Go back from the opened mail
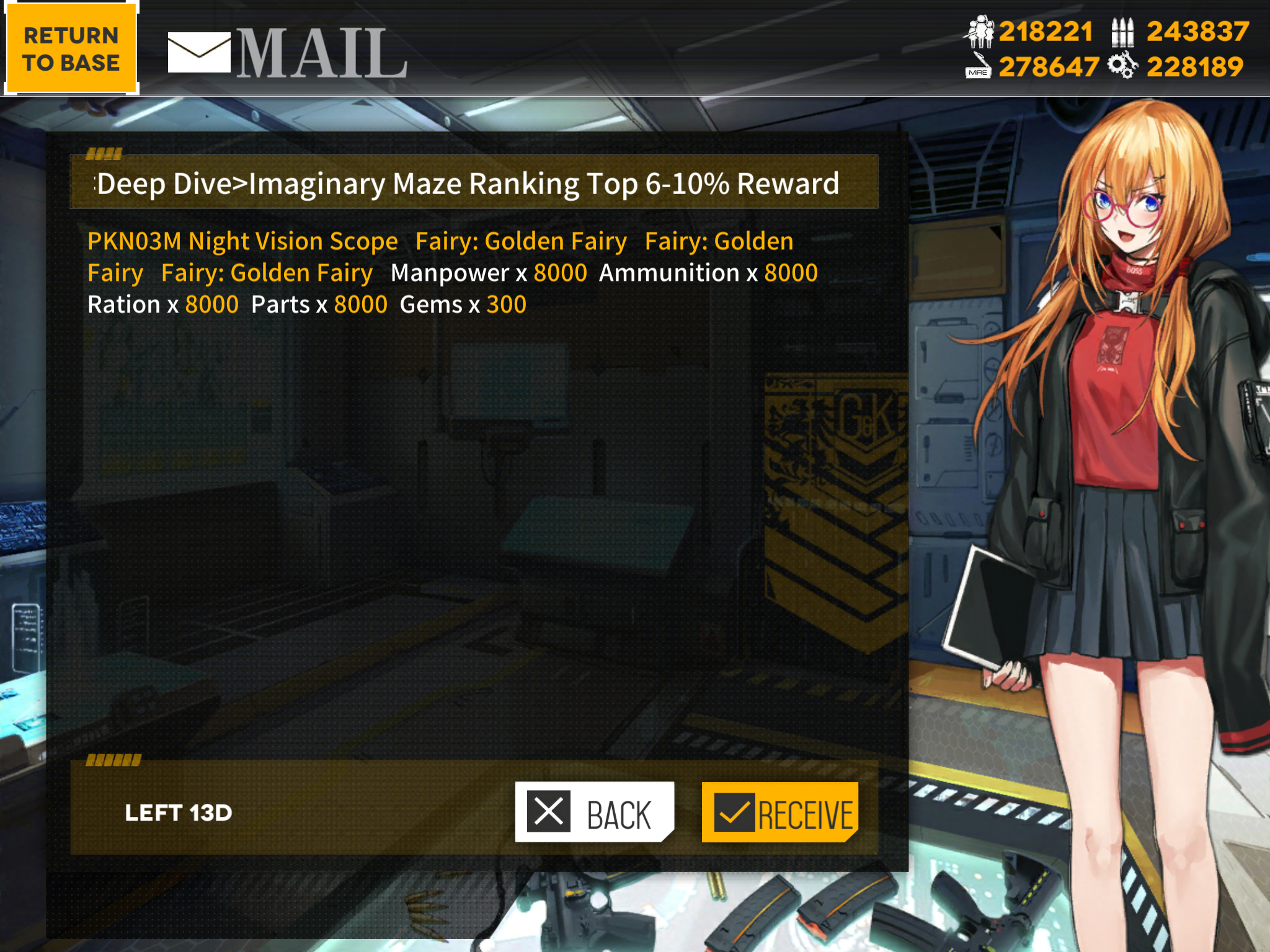1270x952 pixels. coord(594,812)
